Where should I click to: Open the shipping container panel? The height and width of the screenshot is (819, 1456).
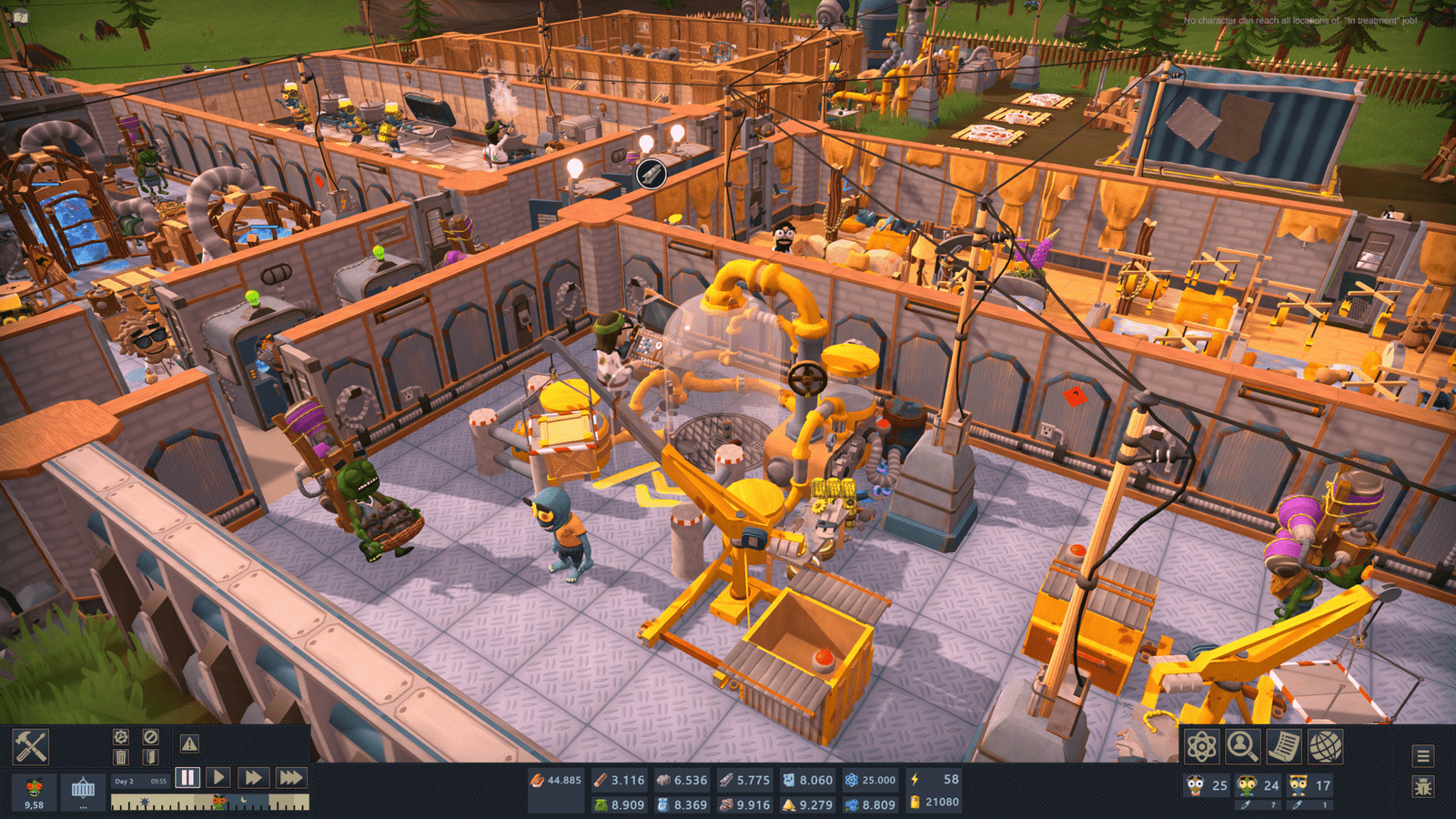point(83,788)
